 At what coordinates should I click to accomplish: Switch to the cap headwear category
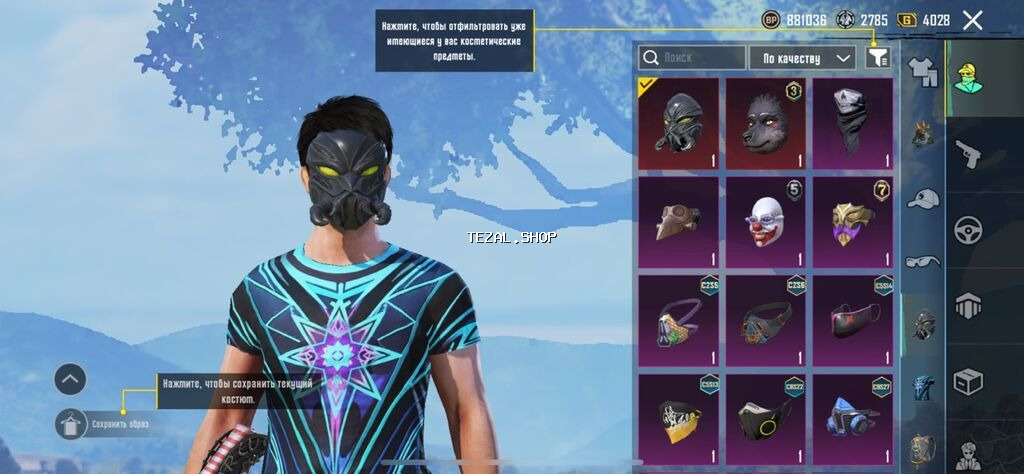(922, 198)
